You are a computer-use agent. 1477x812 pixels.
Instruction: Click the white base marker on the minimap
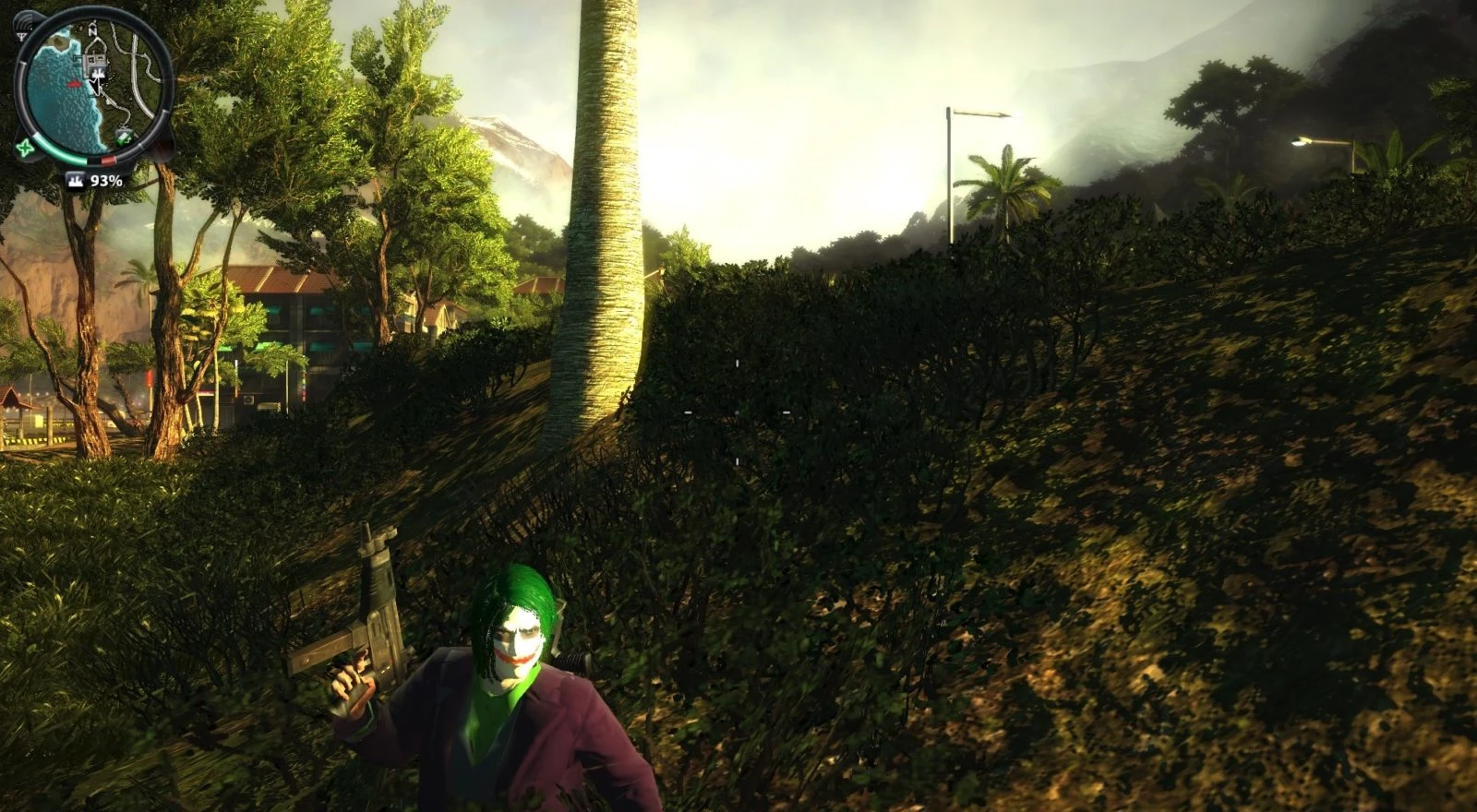(93, 57)
